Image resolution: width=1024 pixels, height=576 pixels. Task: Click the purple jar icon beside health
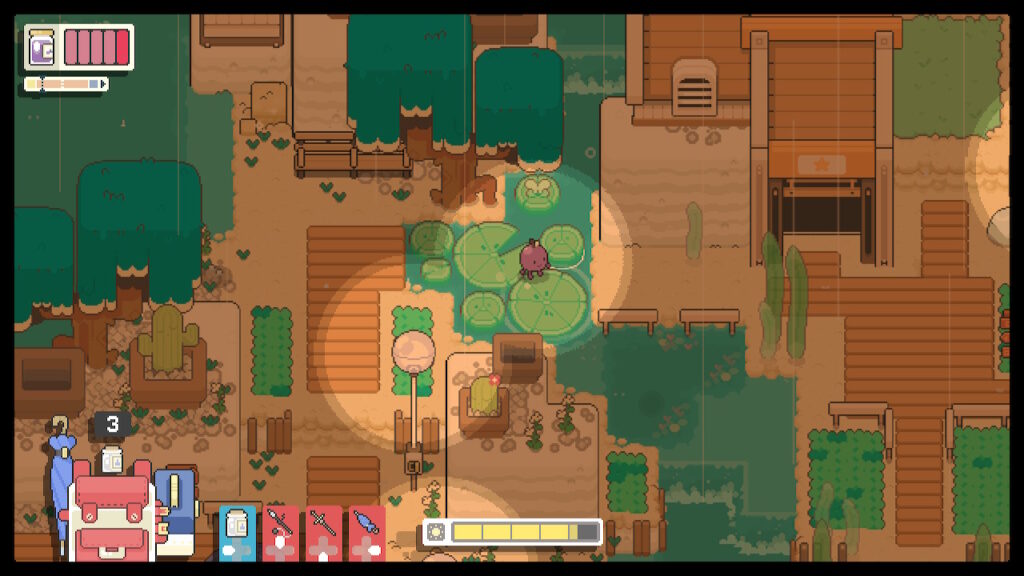tap(43, 46)
